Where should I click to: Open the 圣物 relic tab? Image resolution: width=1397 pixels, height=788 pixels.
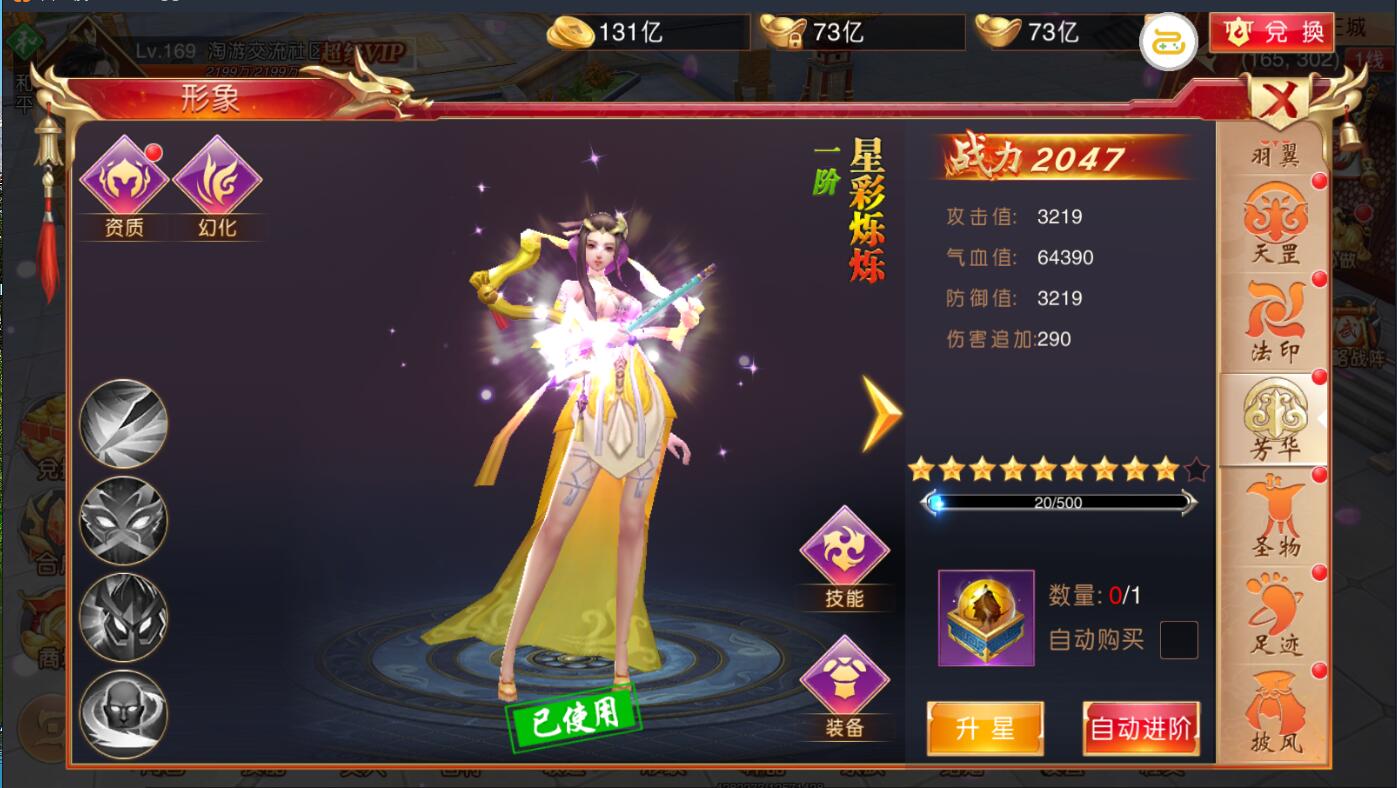[1275, 518]
